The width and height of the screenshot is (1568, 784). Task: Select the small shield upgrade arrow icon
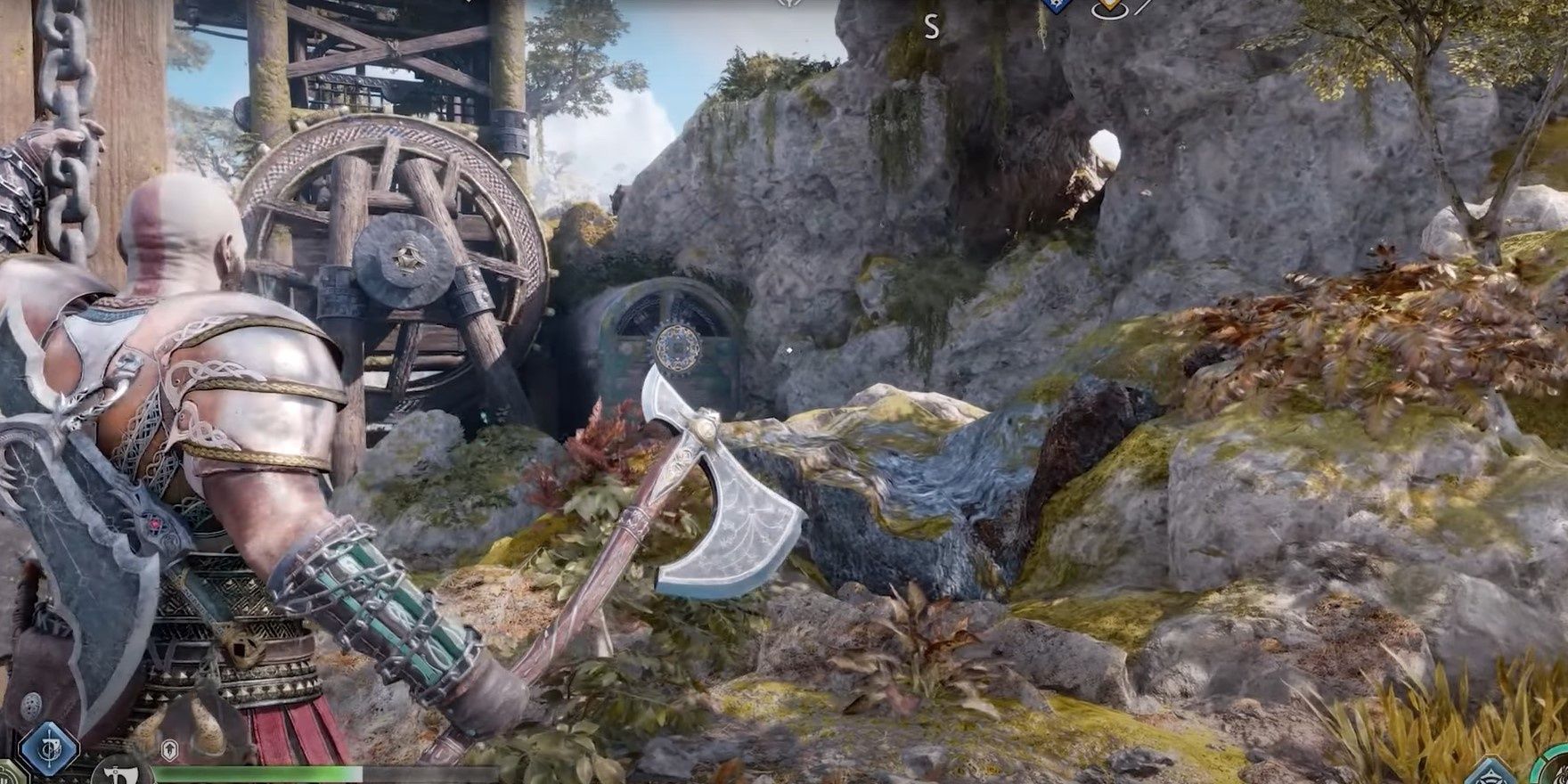coord(169,751)
